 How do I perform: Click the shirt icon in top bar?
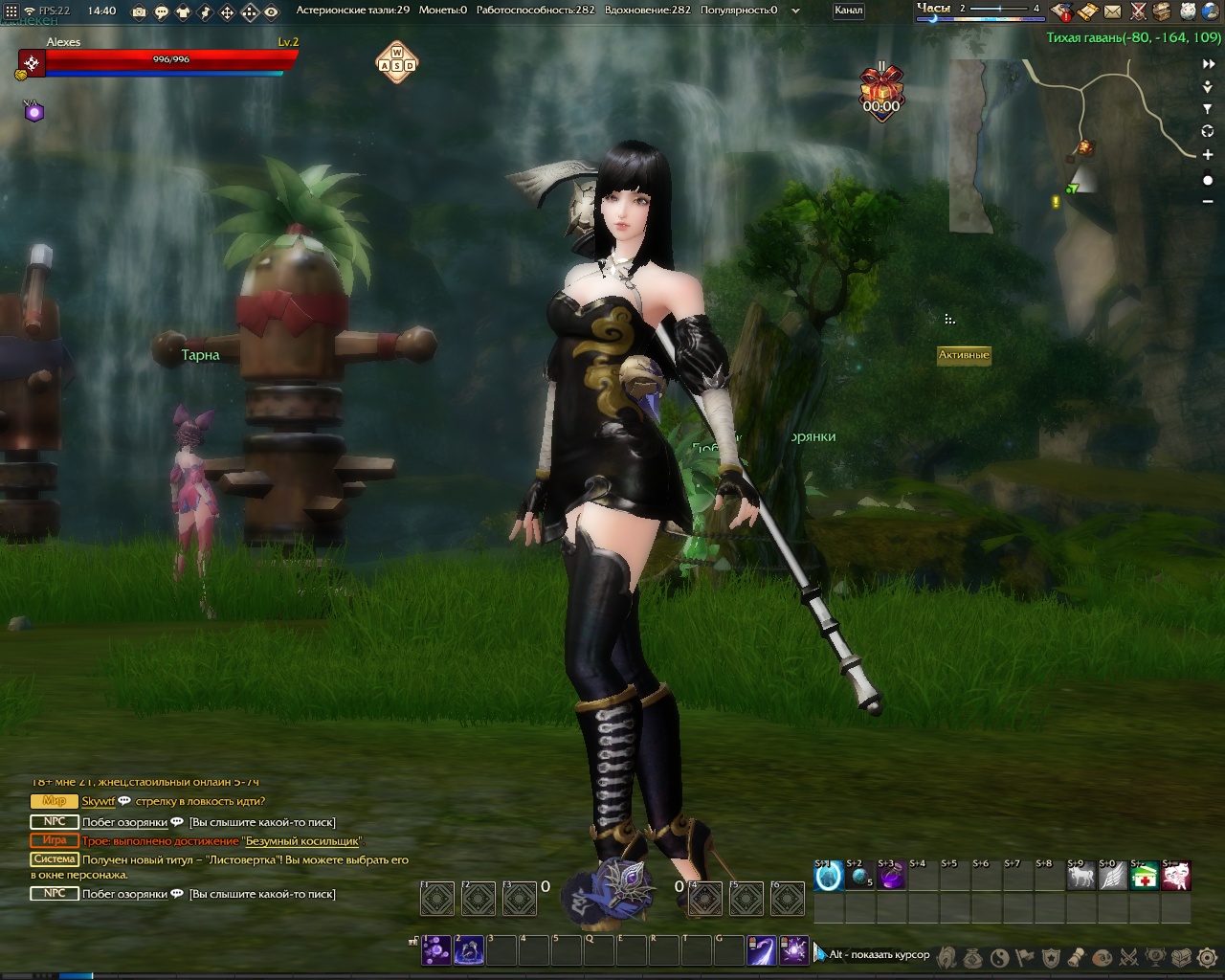(x=183, y=11)
